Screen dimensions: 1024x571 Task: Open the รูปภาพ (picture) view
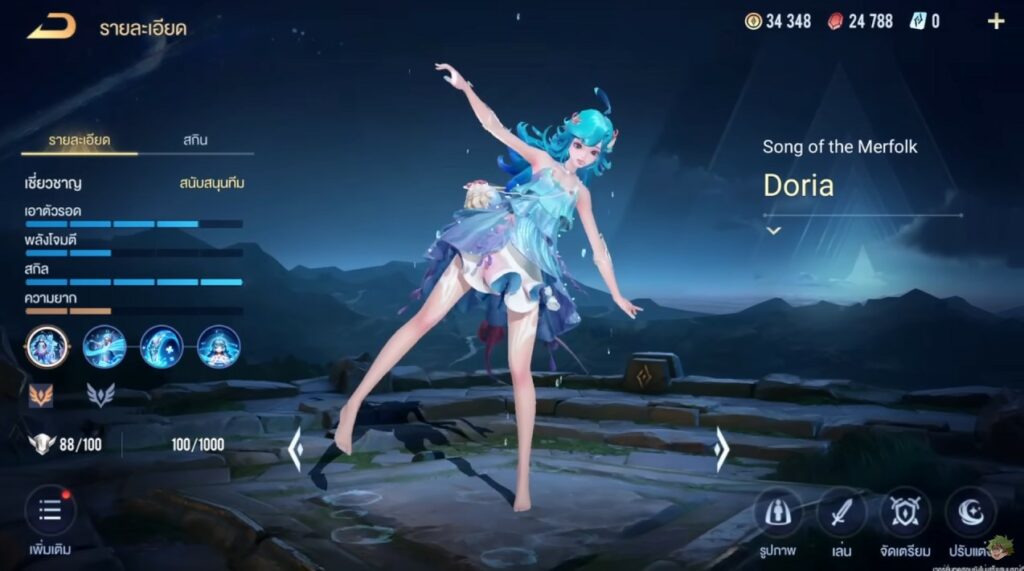pyautogui.click(x=777, y=513)
